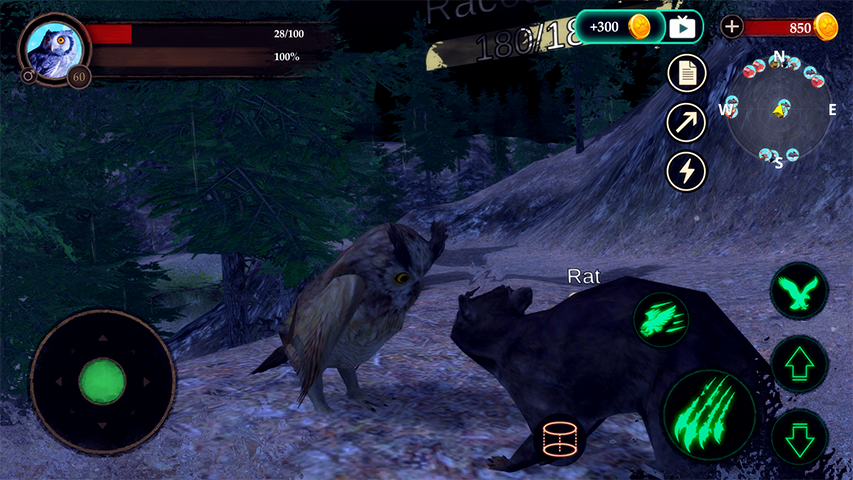Use the large claw slash attack
Image resolution: width=853 pixels, height=480 pixels.
tap(710, 414)
